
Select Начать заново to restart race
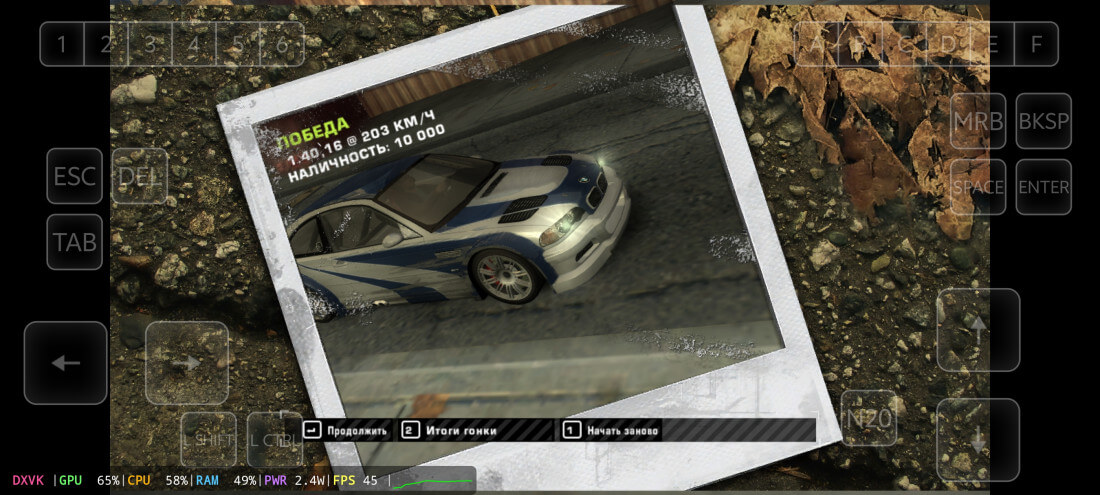coord(610,431)
